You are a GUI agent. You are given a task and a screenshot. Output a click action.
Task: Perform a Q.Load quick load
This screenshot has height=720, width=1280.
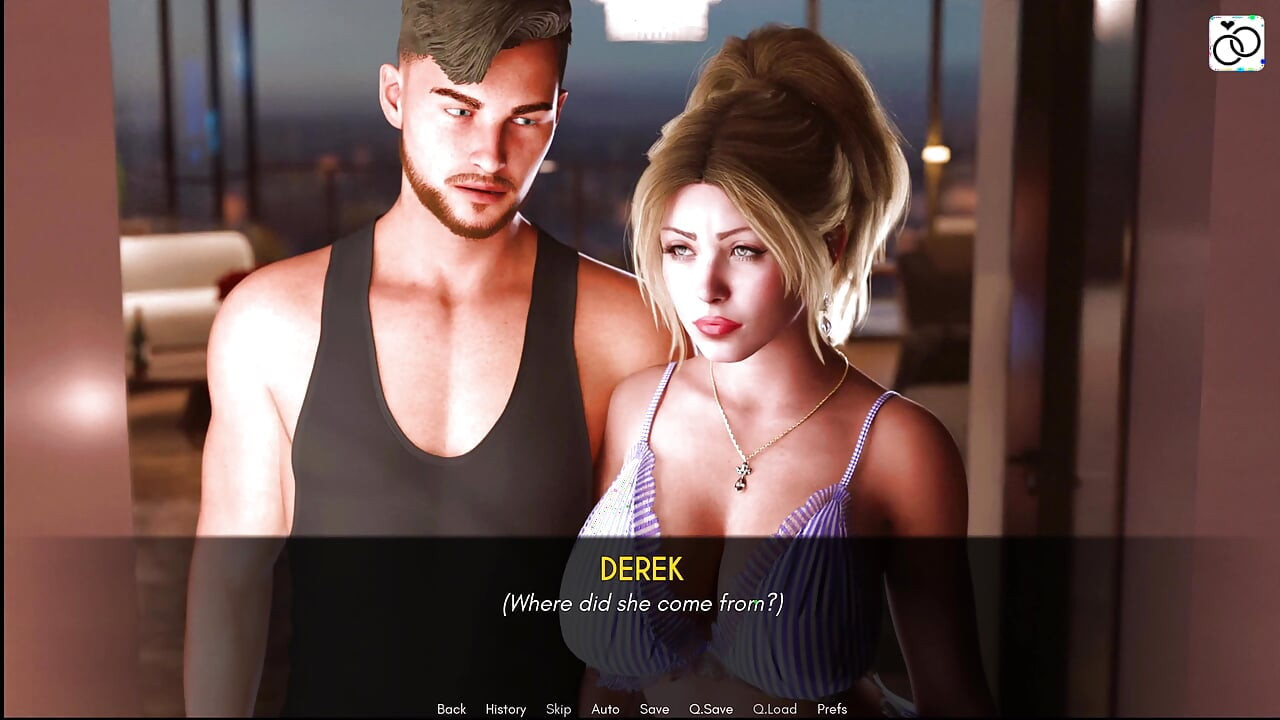point(775,709)
